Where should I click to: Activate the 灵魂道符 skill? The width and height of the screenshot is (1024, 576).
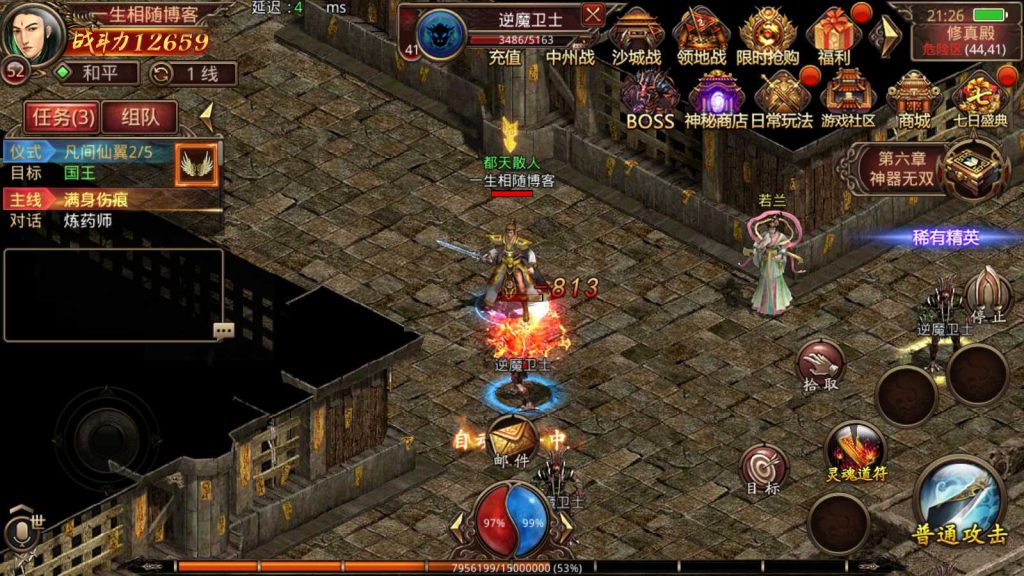pos(856,450)
